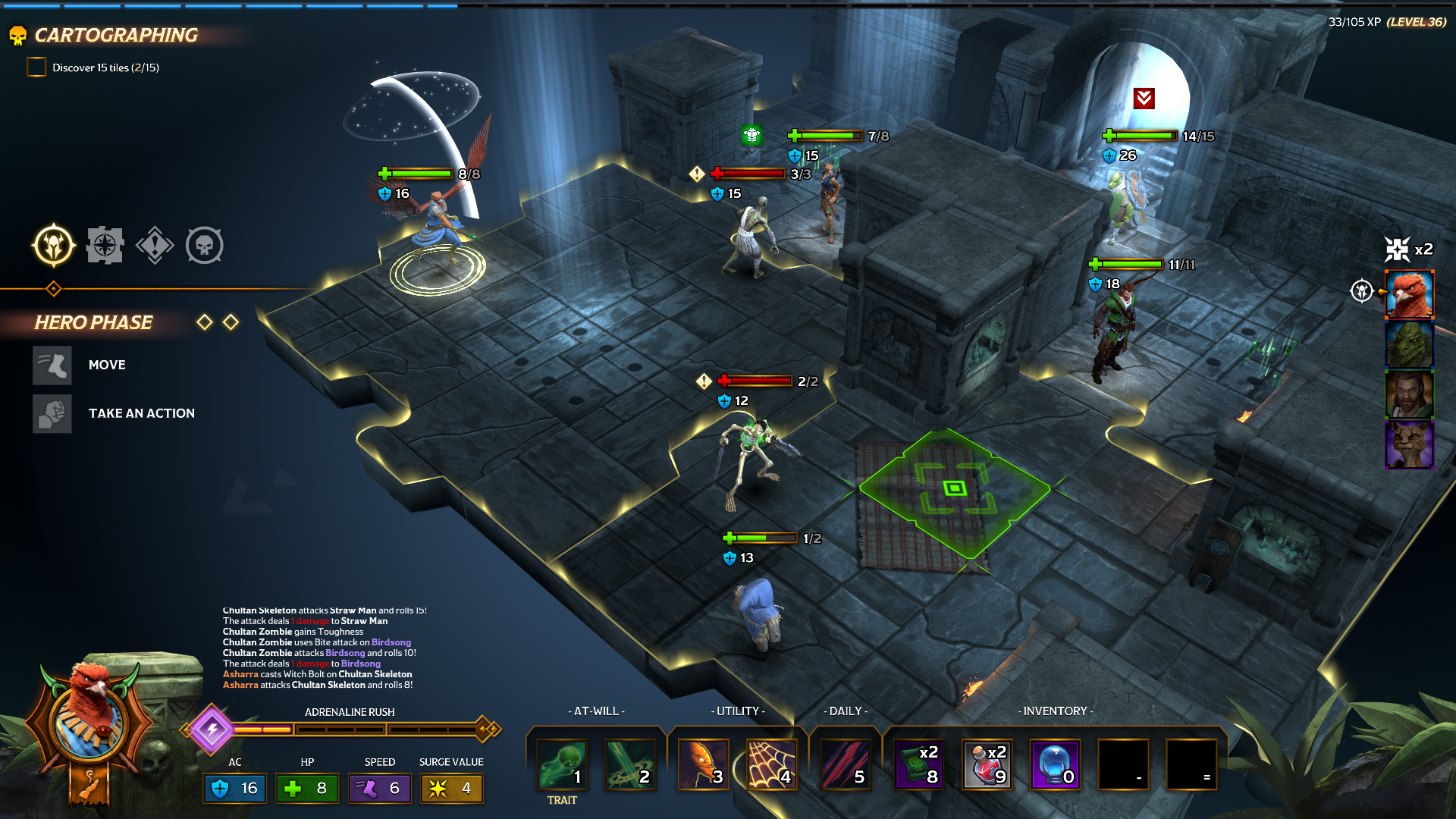Screen dimensions: 1456x819
Task: Click the encounter phase exclamation icon
Action: pos(155,245)
